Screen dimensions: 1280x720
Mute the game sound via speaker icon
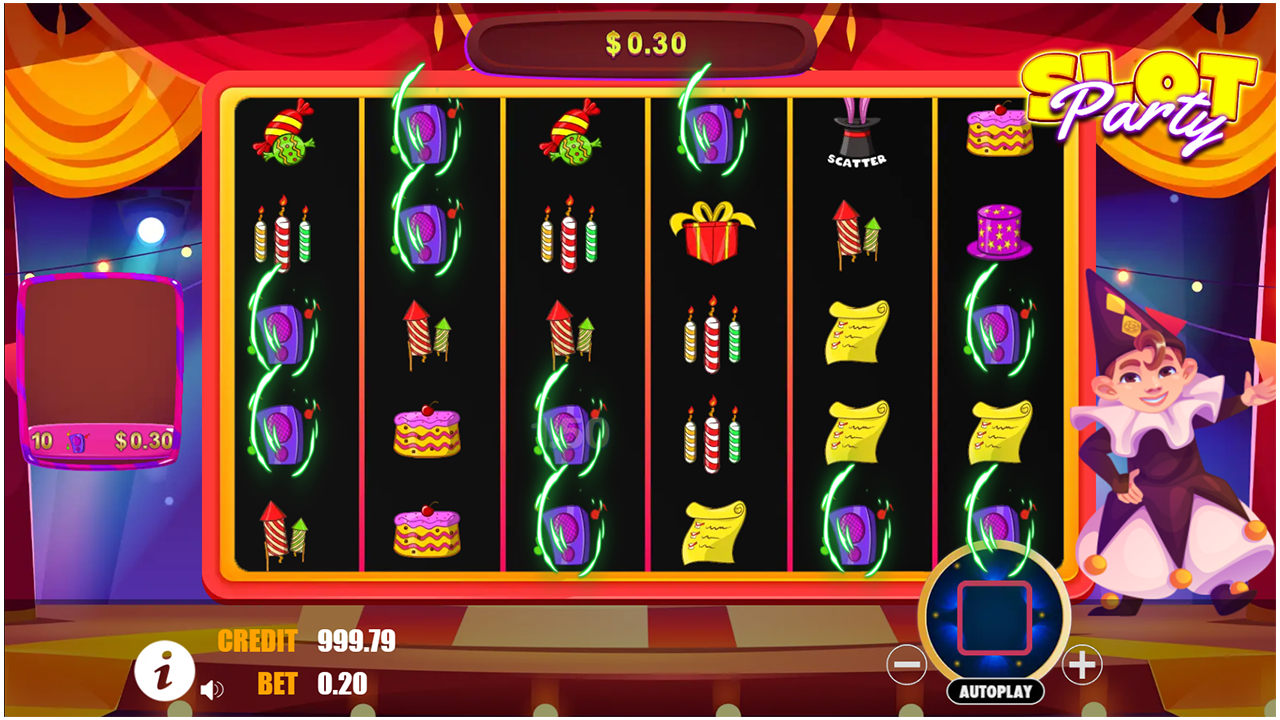[x=210, y=688]
